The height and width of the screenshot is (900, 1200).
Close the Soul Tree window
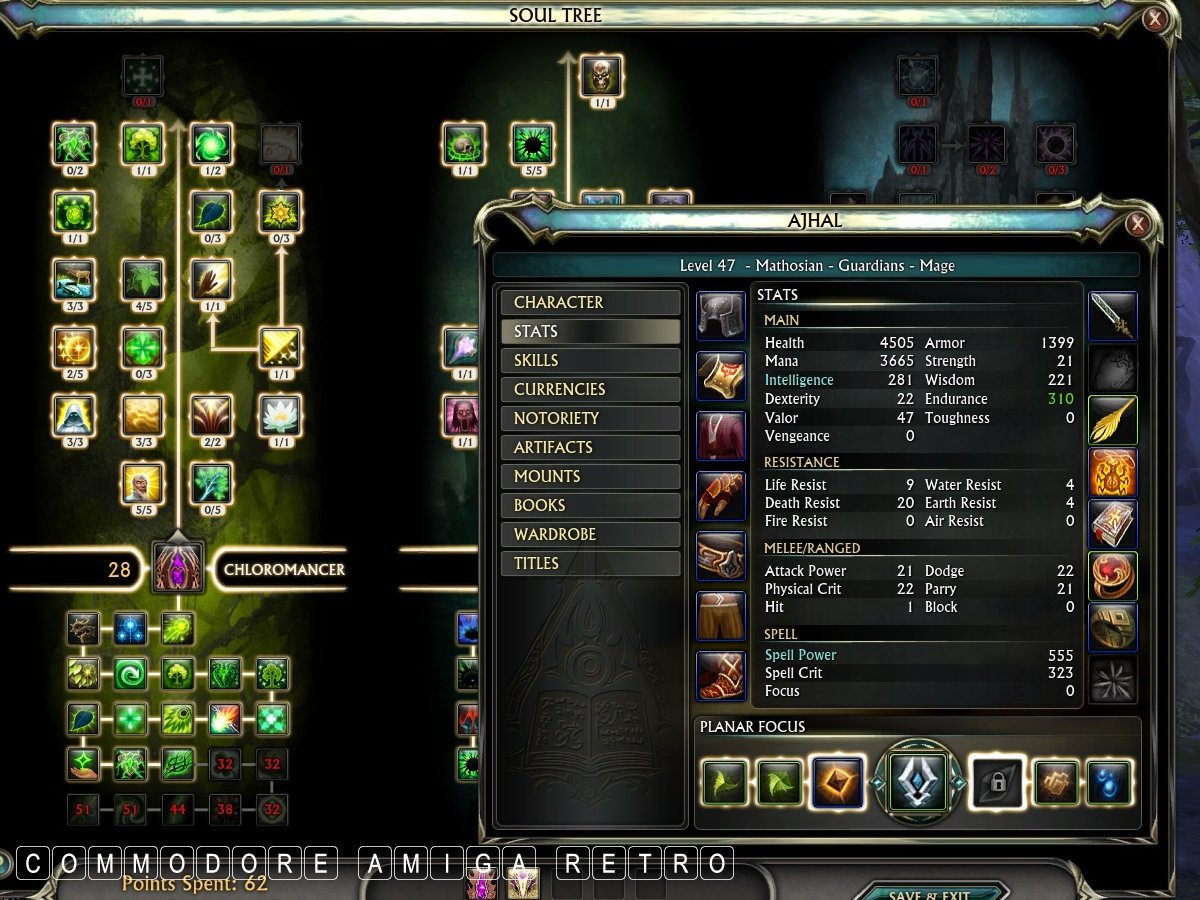click(1155, 18)
